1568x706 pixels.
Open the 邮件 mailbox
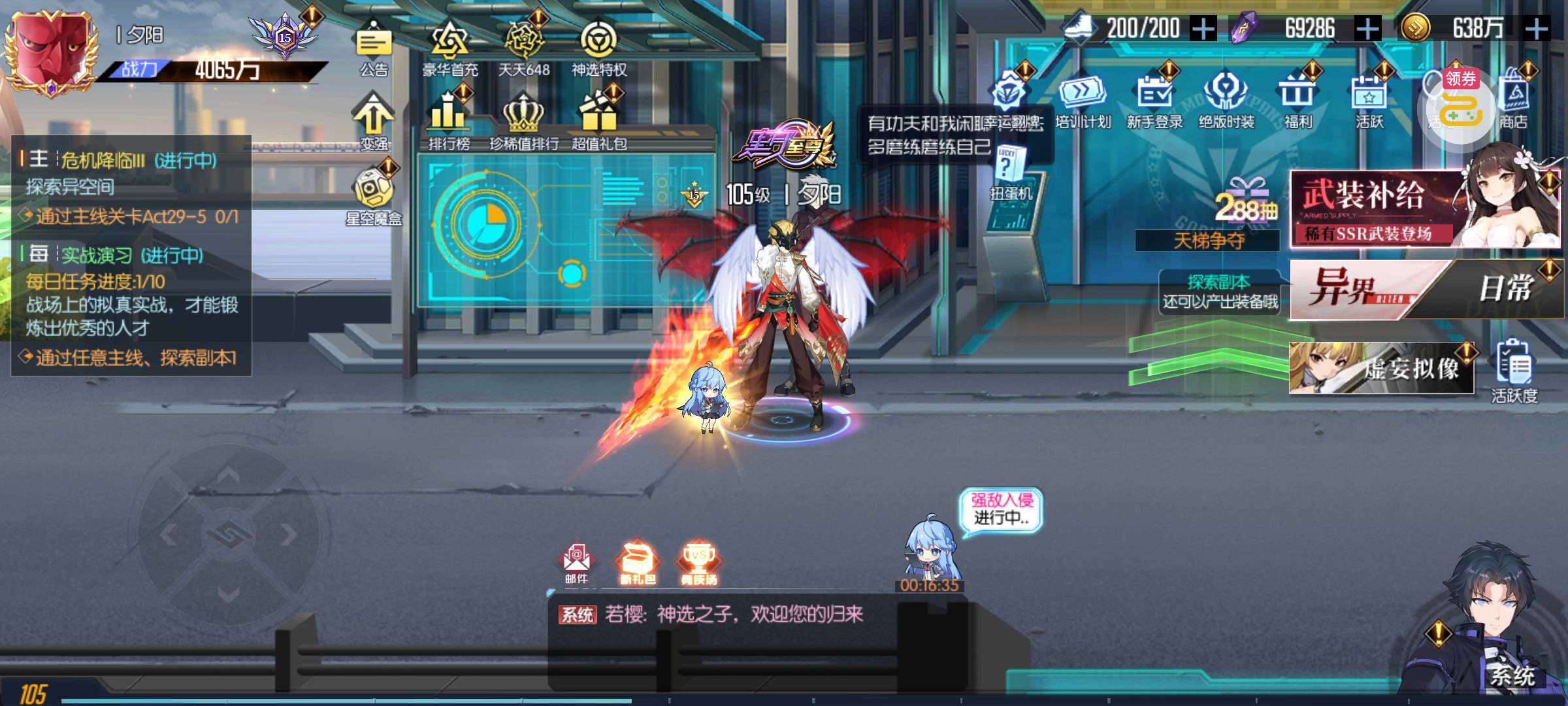tap(576, 562)
